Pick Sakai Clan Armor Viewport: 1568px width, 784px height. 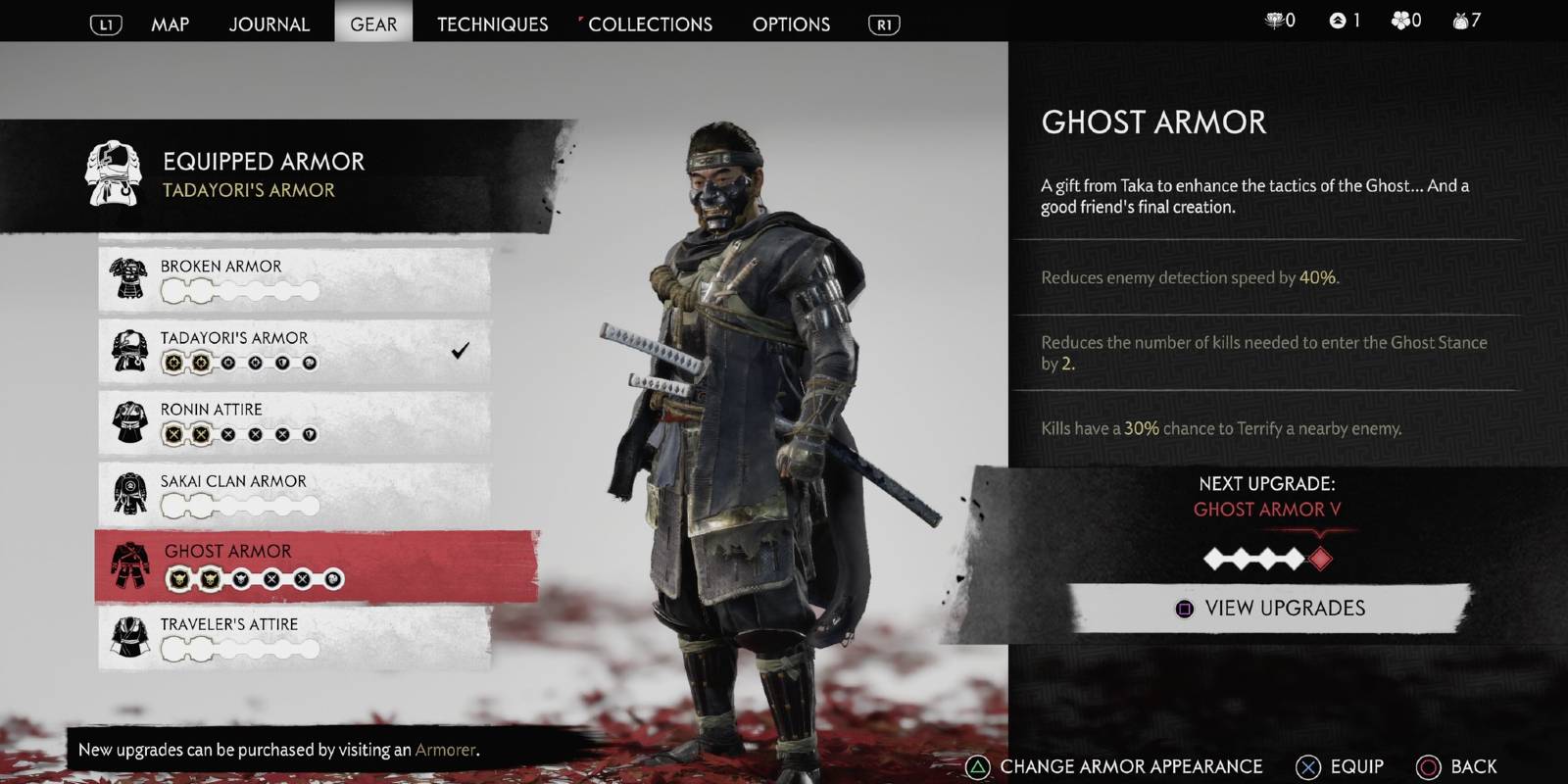pos(294,493)
